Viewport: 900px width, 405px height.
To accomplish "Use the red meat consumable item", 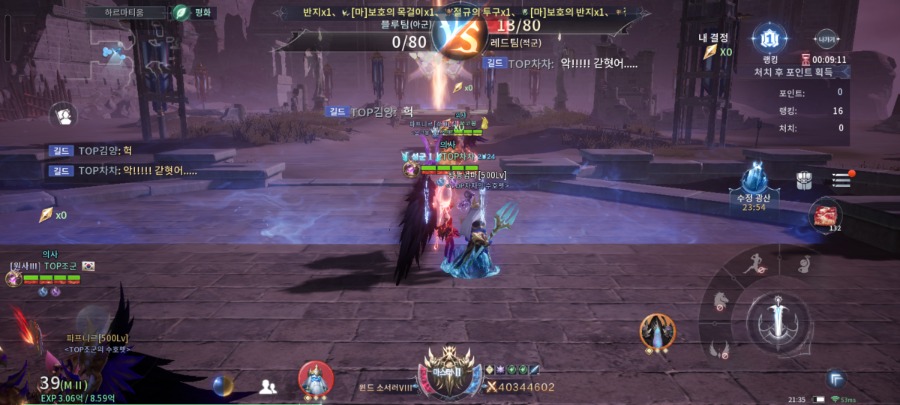I will pos(827,215).
